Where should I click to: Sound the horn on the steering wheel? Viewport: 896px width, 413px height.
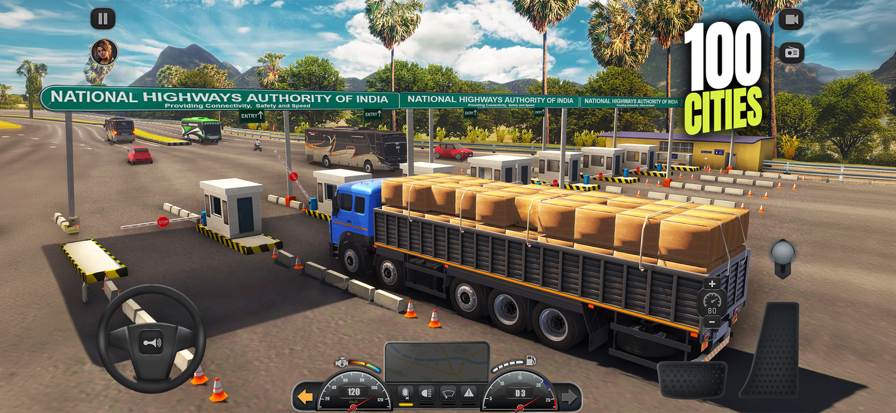tap(151, 342)
